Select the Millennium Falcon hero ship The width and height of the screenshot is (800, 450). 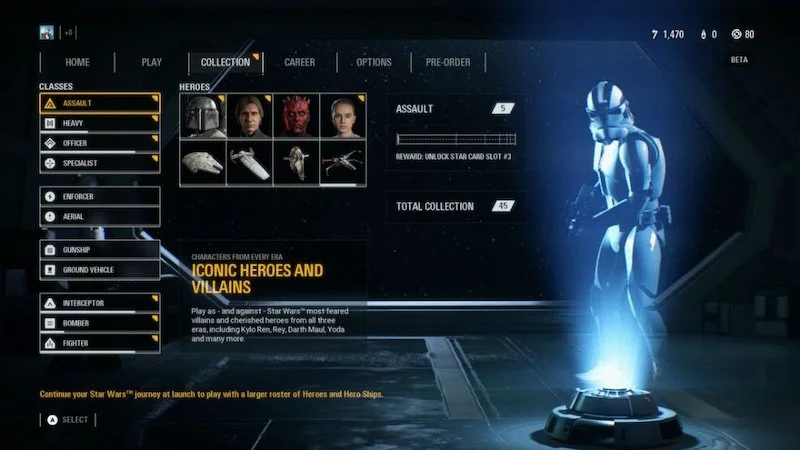pos(203,163)
